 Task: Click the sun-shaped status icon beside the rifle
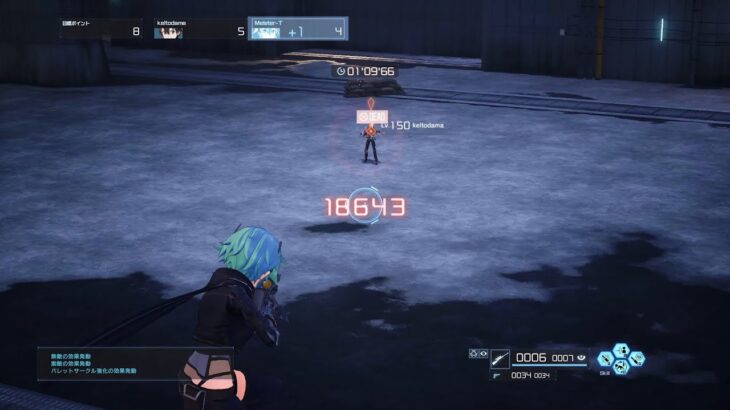[x=472, y=353]
